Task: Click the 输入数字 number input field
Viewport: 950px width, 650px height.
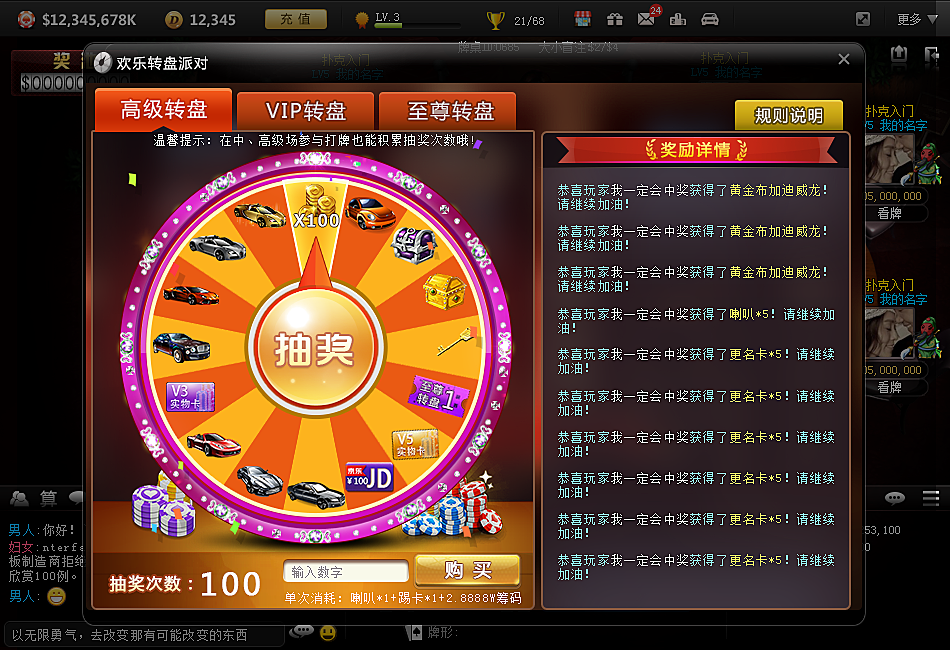Action: (x=346, y=572)
